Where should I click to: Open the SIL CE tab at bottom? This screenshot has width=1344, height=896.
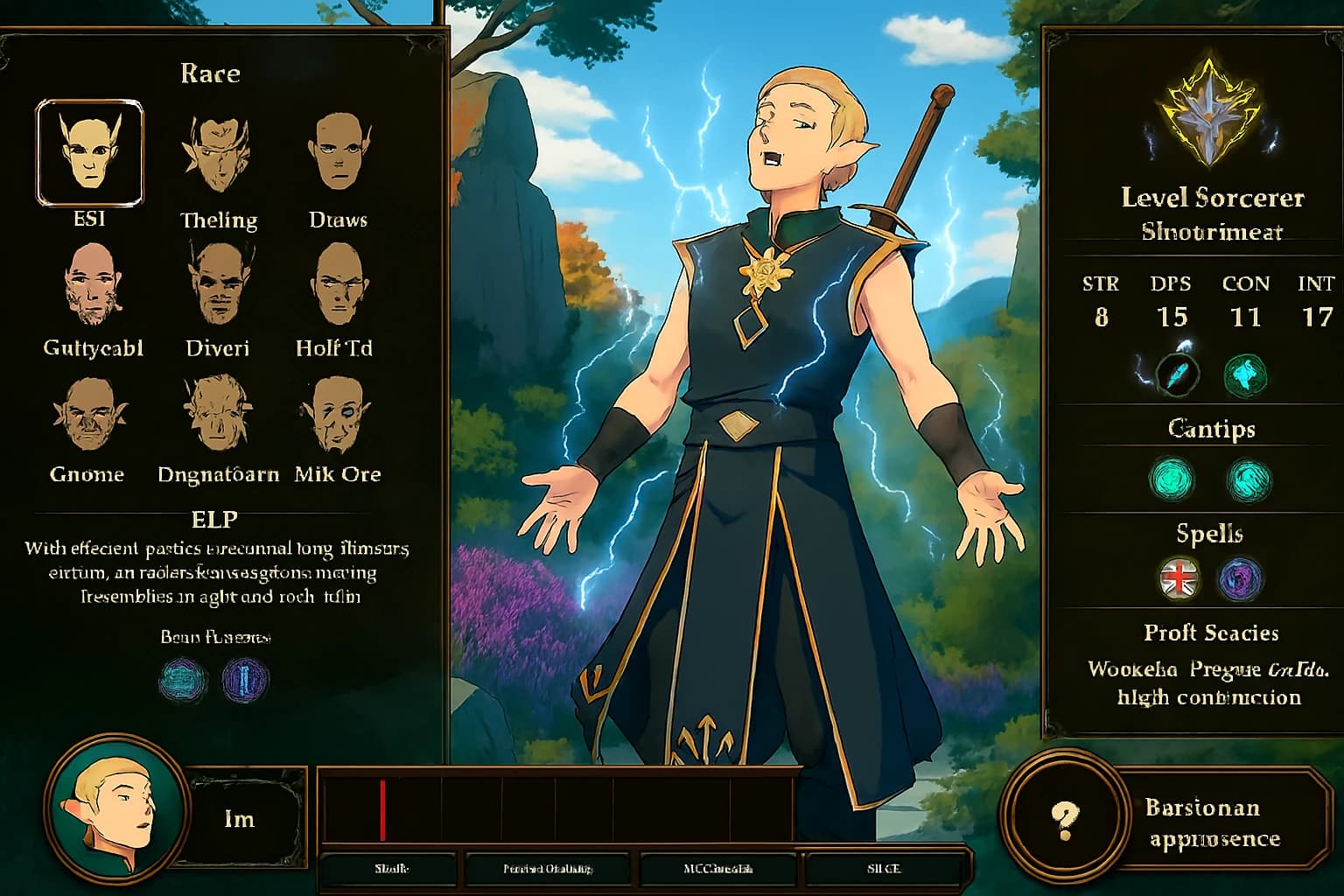tap(886, 869)
